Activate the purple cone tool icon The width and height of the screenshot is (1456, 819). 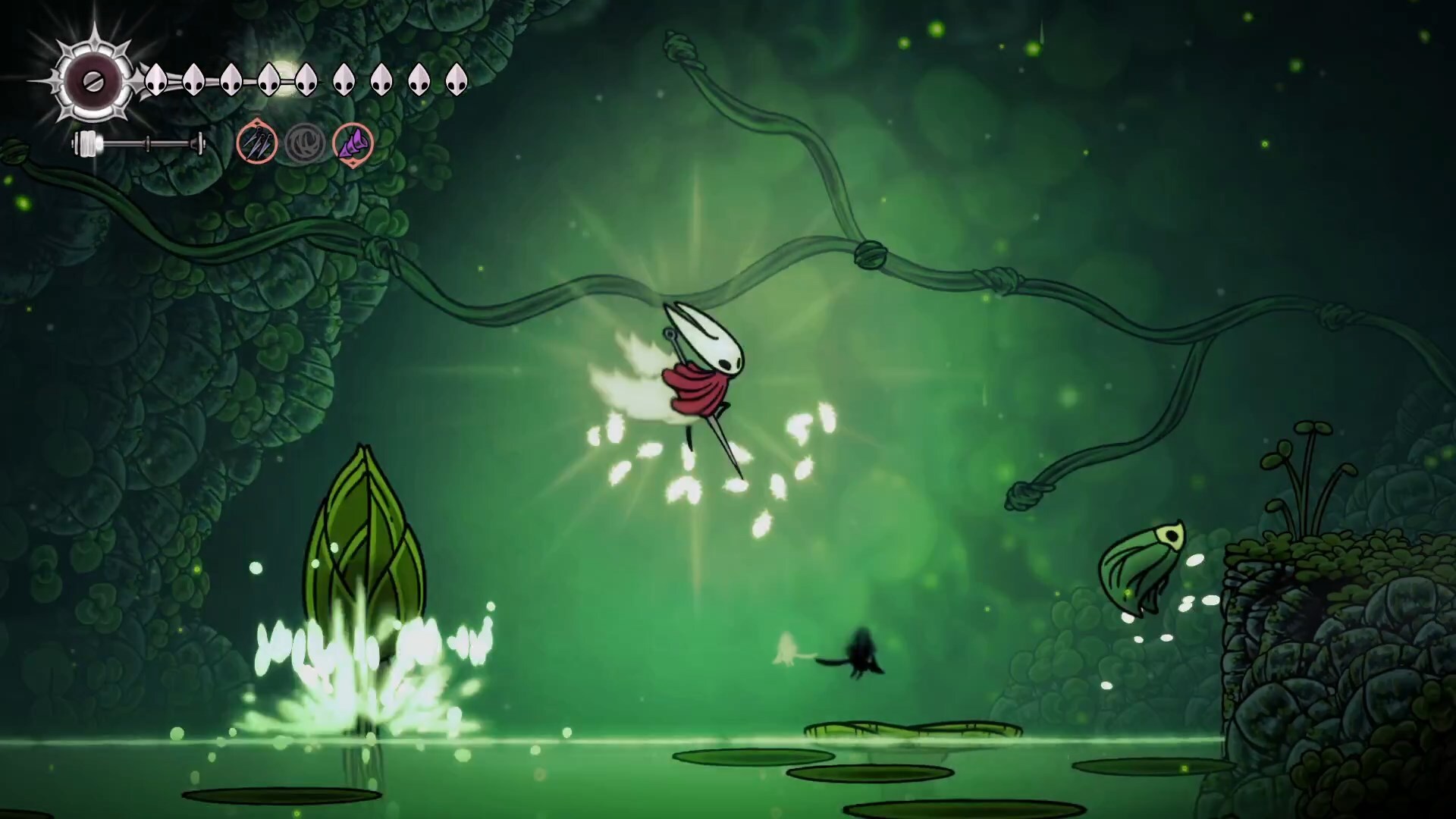point(353,143)
